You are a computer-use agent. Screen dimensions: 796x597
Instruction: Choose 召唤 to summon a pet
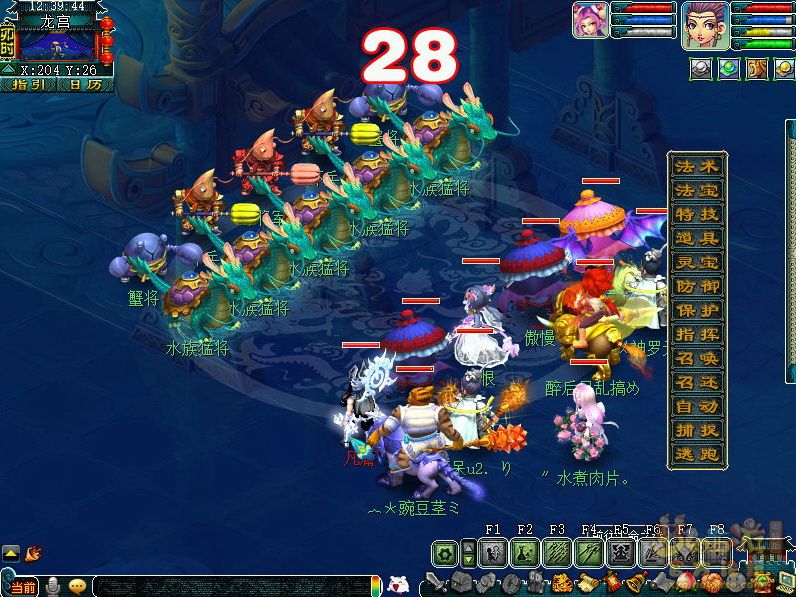tap(696, 359)
